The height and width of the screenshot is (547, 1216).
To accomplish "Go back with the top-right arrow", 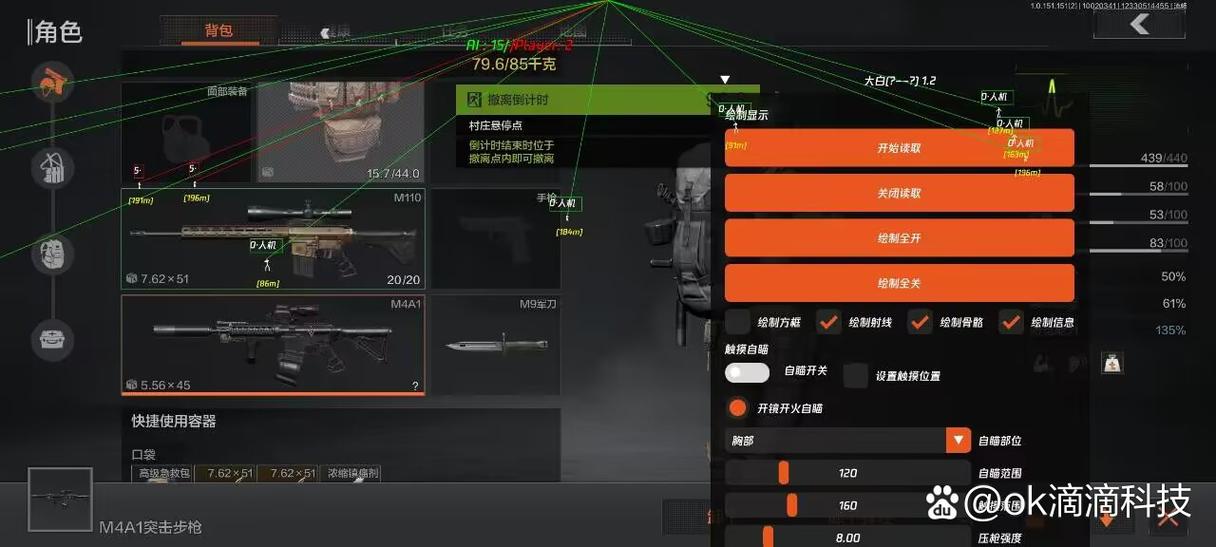I will click(1138, 25).
